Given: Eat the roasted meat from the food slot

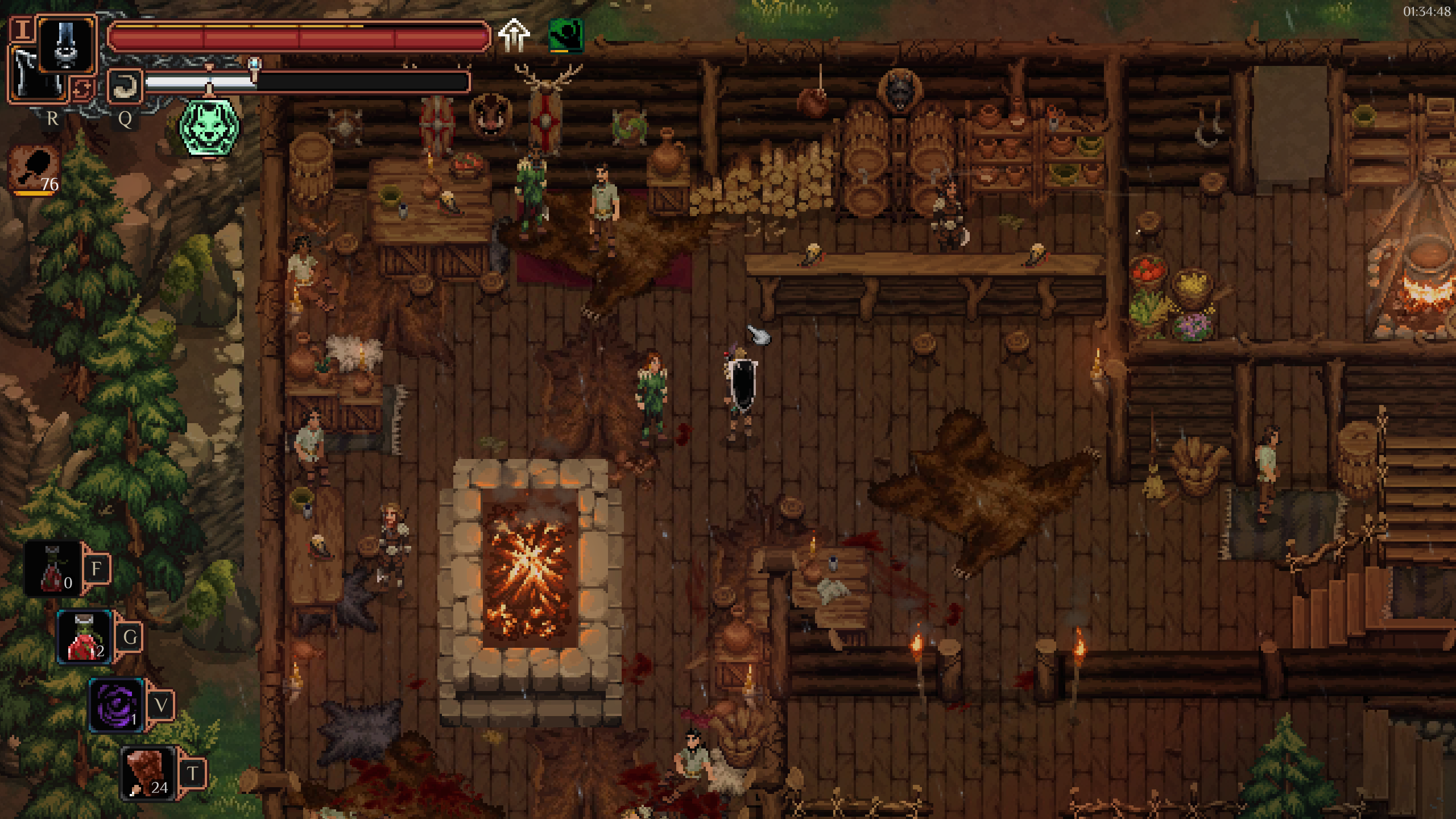Looking at the screenshot, I should click(x=147, y=773).
